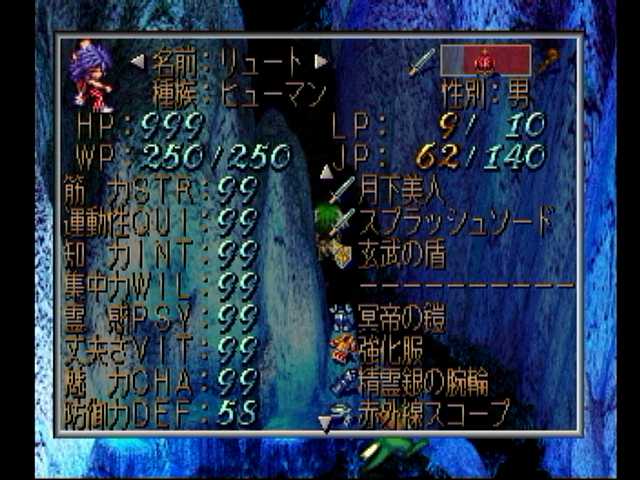Click the red crown panel at top right
The width and height of the screenshot is (640, 480).
click(x=486, y=61)
